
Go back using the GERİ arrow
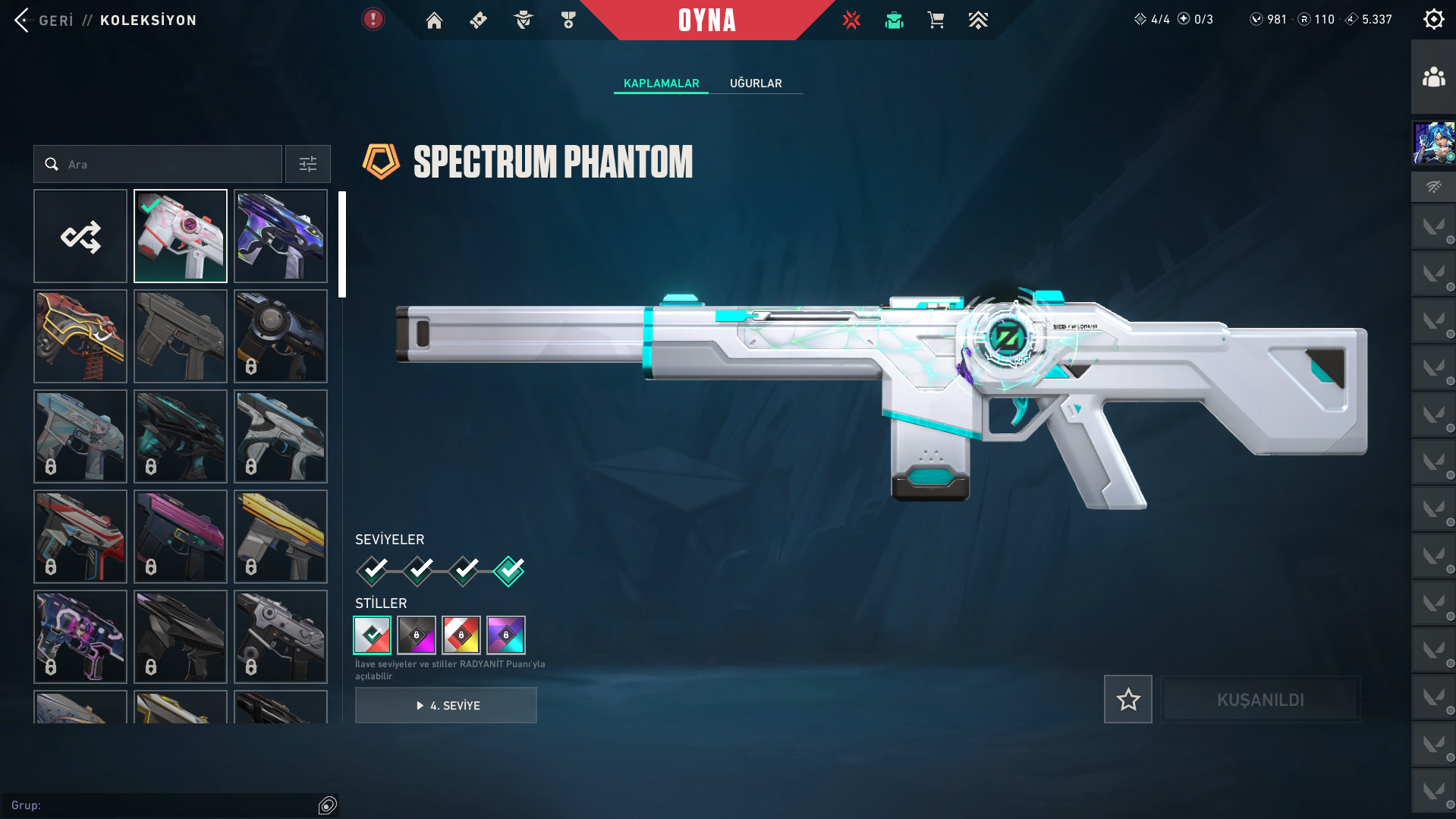pyautogui.click(x=23, y=20)
